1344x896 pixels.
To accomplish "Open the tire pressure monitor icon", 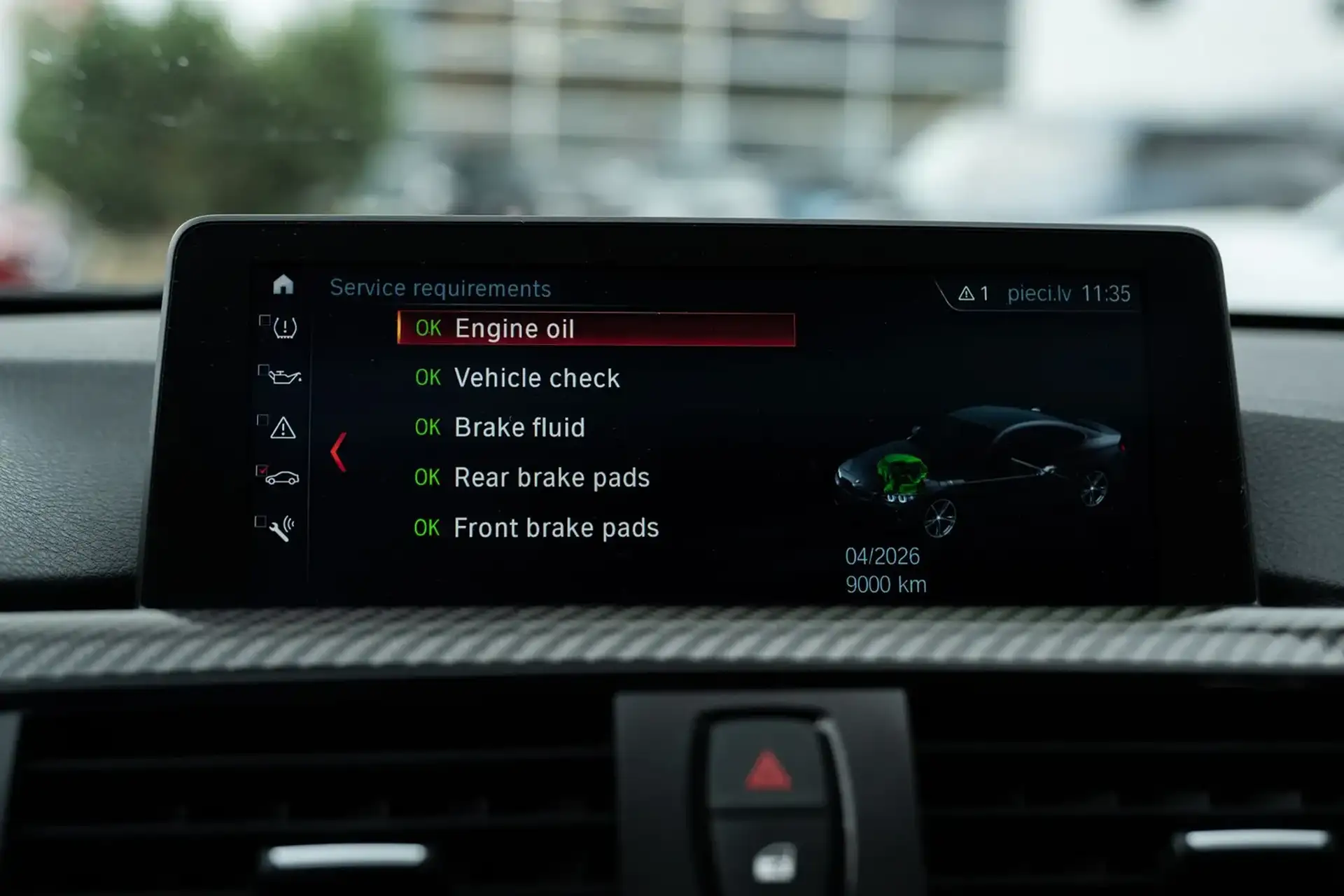I will [x=284, y=328].
